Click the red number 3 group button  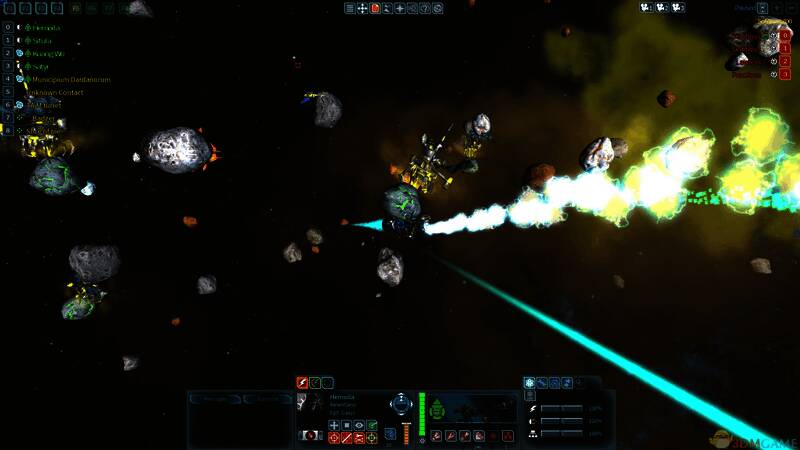point(785,74)
